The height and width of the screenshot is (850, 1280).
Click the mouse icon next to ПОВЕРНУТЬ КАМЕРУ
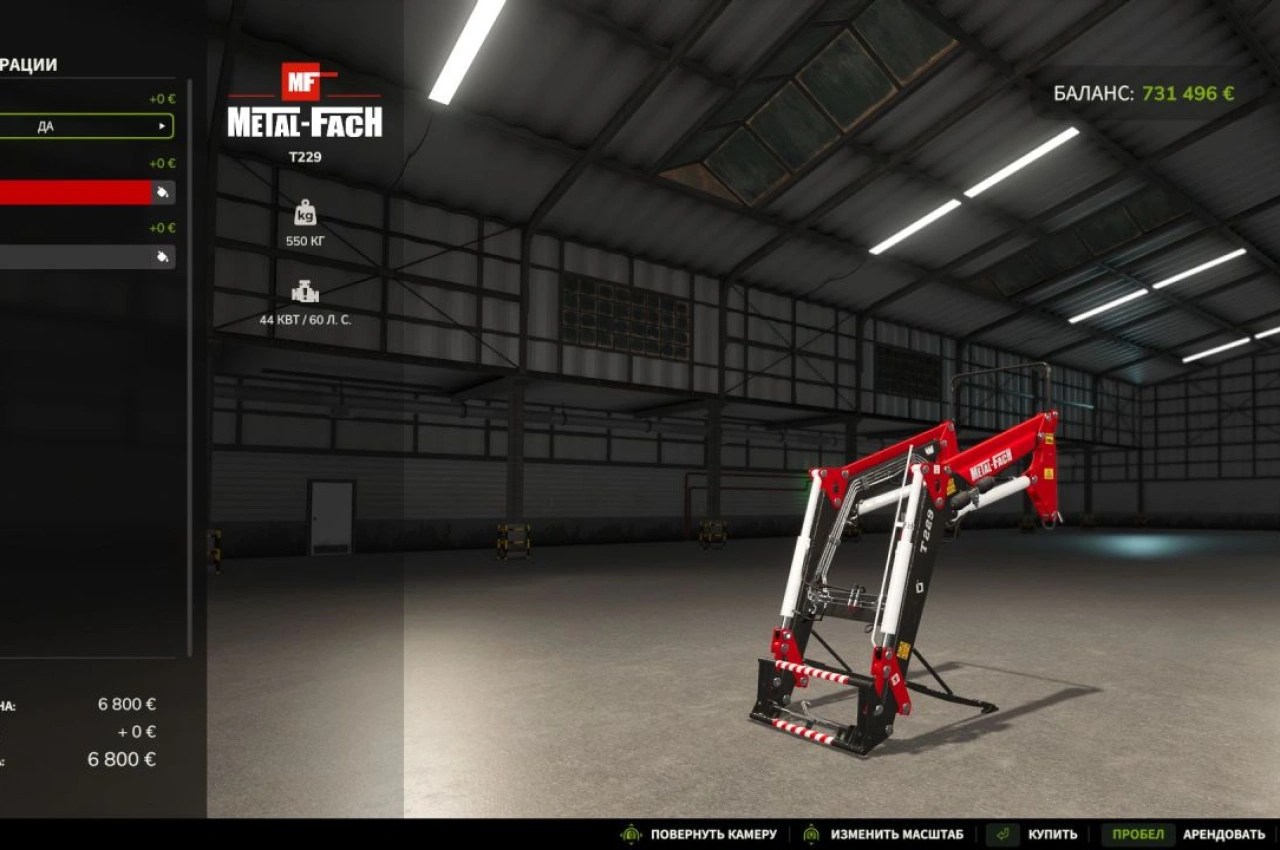[630, 832]
